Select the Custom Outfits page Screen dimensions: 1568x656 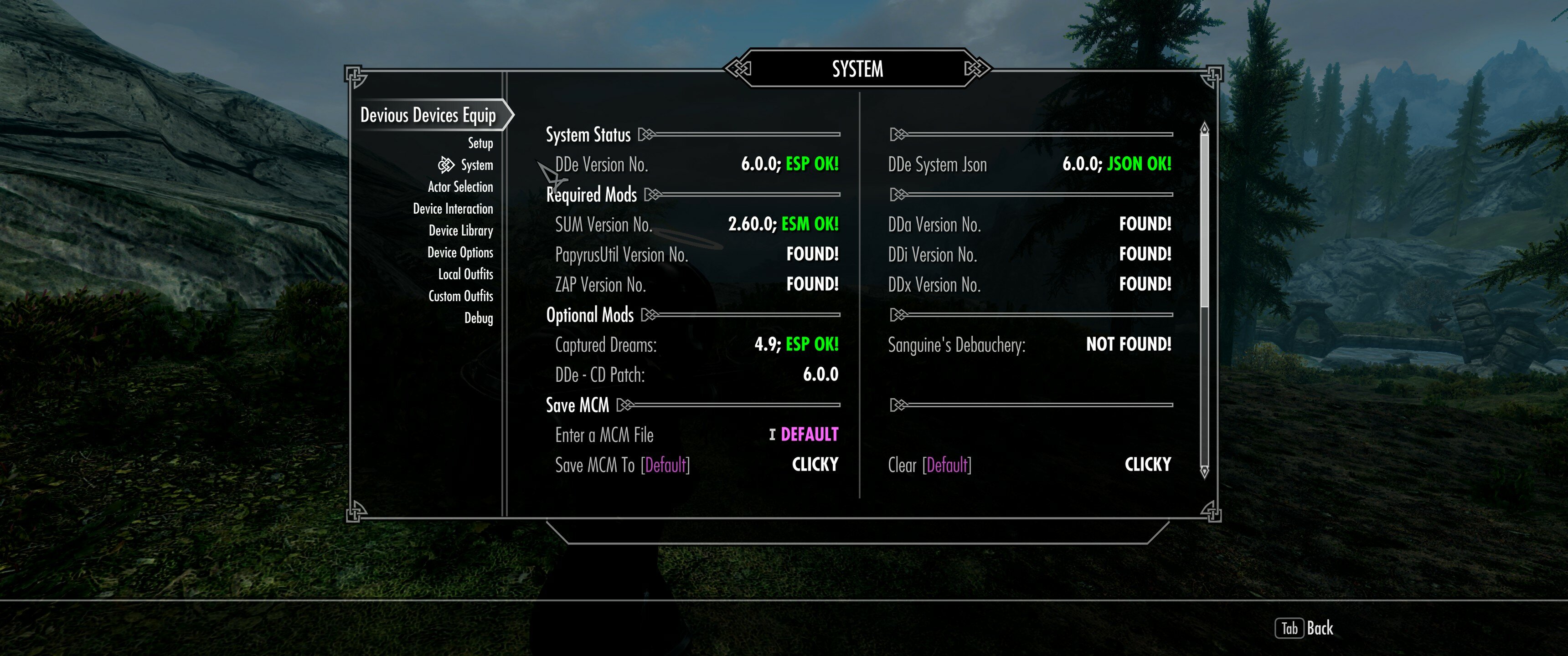pos(460,296)
